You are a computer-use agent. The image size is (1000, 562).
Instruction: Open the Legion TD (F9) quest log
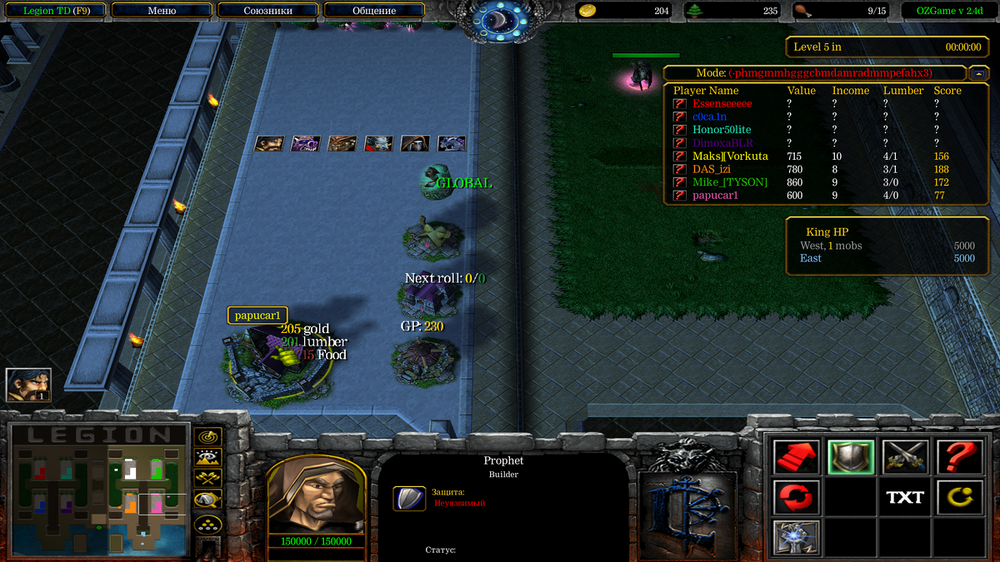[x=55, y=11]
